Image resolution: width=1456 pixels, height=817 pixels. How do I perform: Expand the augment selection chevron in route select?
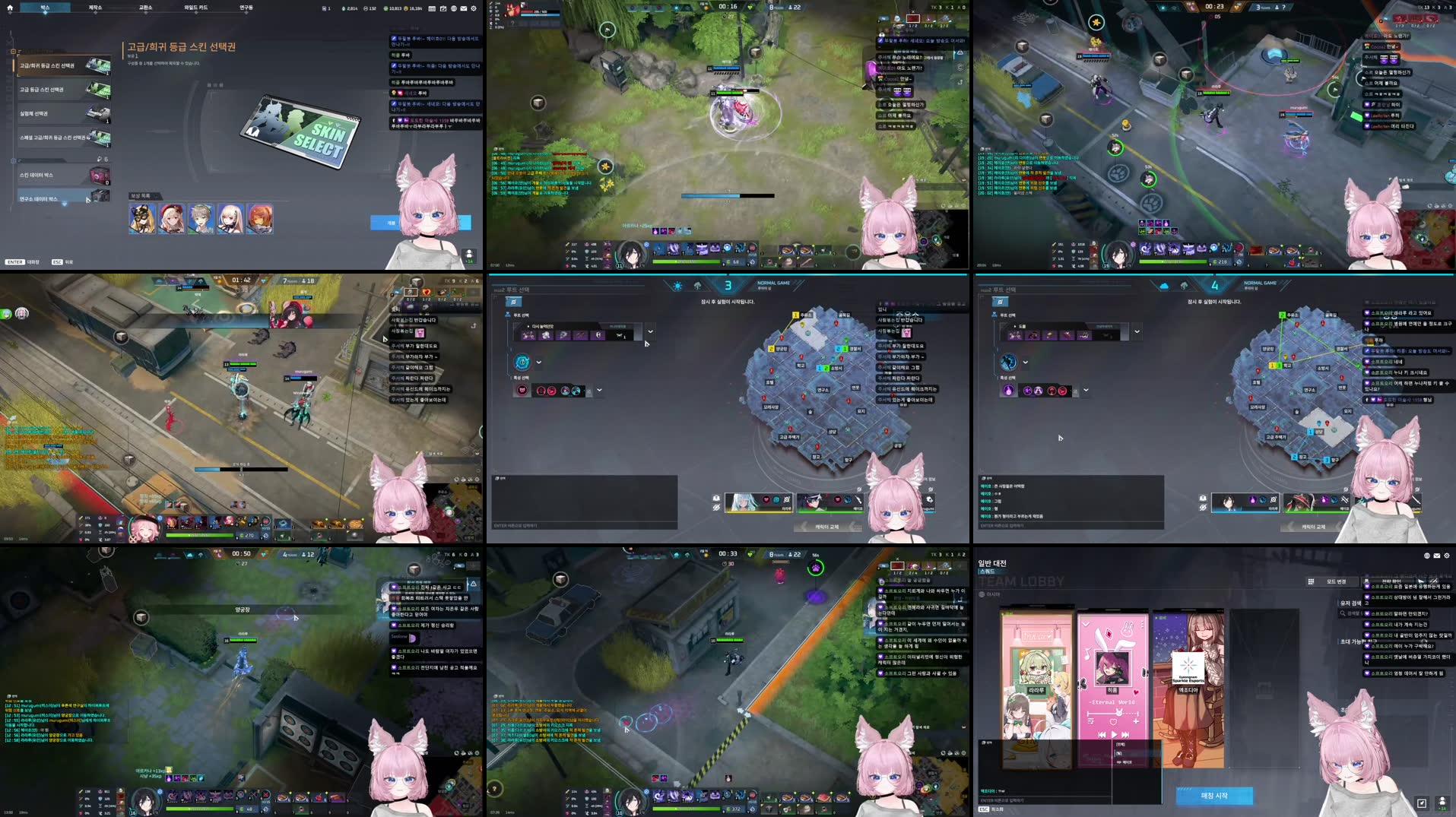pos(598,390)
